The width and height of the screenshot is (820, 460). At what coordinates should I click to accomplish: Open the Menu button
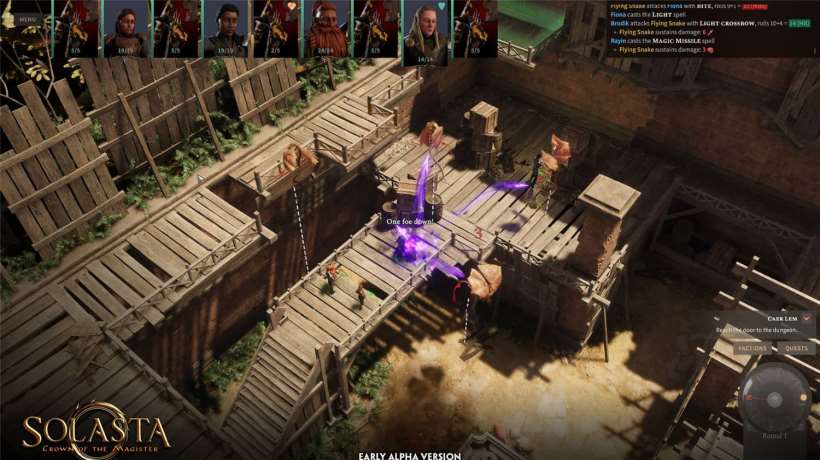point(27,18)
